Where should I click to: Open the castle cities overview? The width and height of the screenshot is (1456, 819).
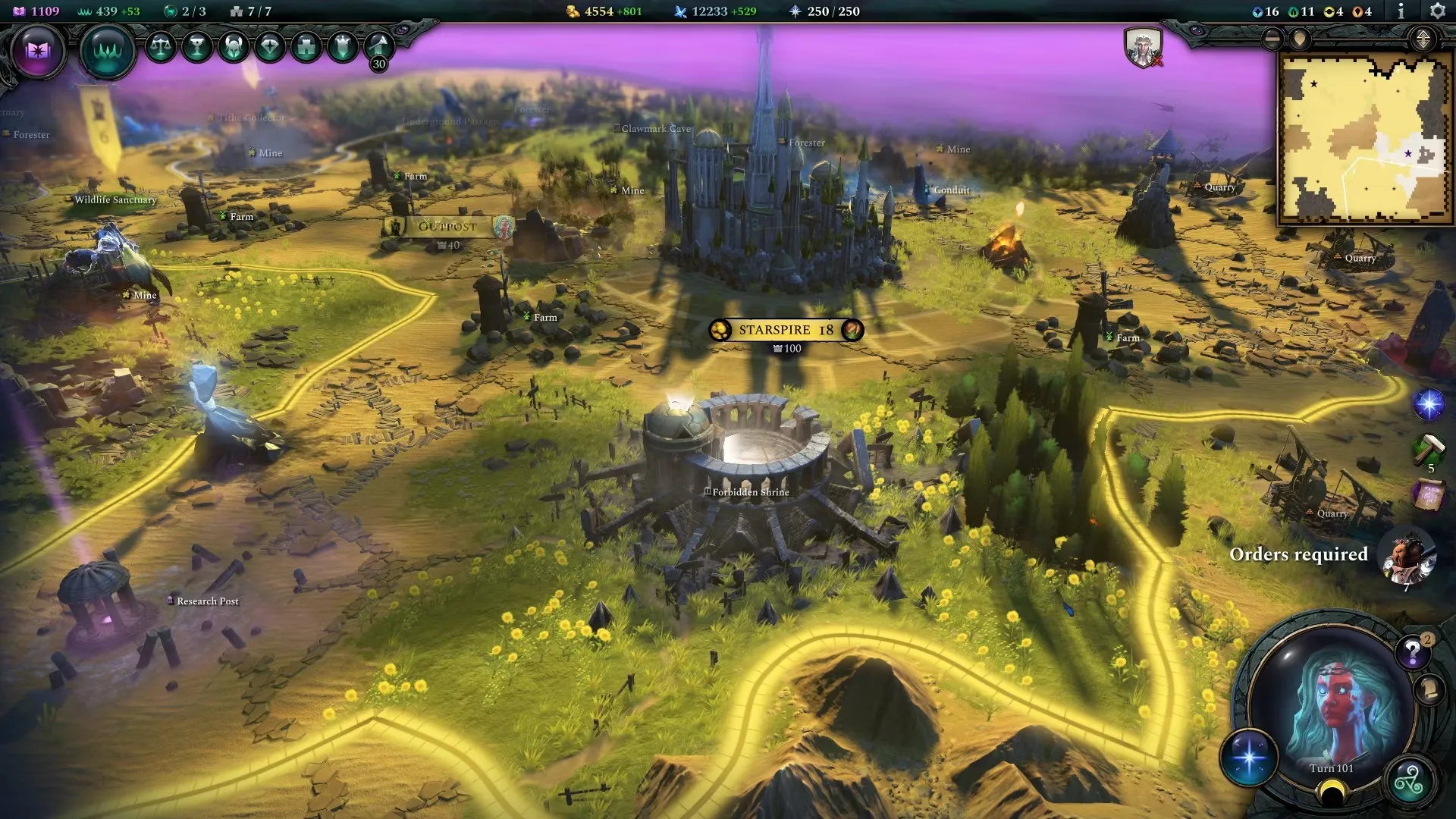pyautogui.click(x=306, y=47)
